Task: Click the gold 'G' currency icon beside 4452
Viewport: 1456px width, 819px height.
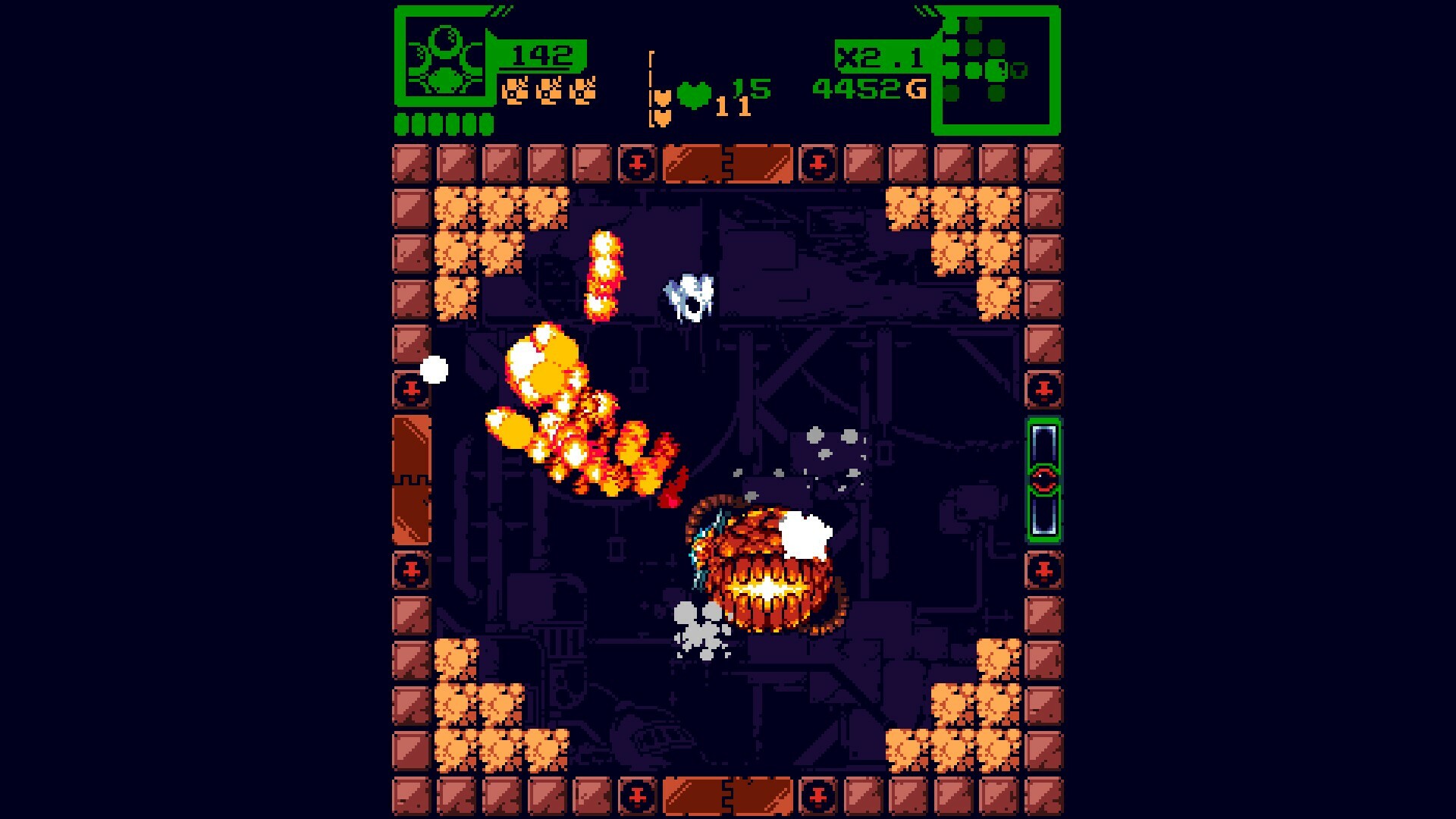Action: 915,89
